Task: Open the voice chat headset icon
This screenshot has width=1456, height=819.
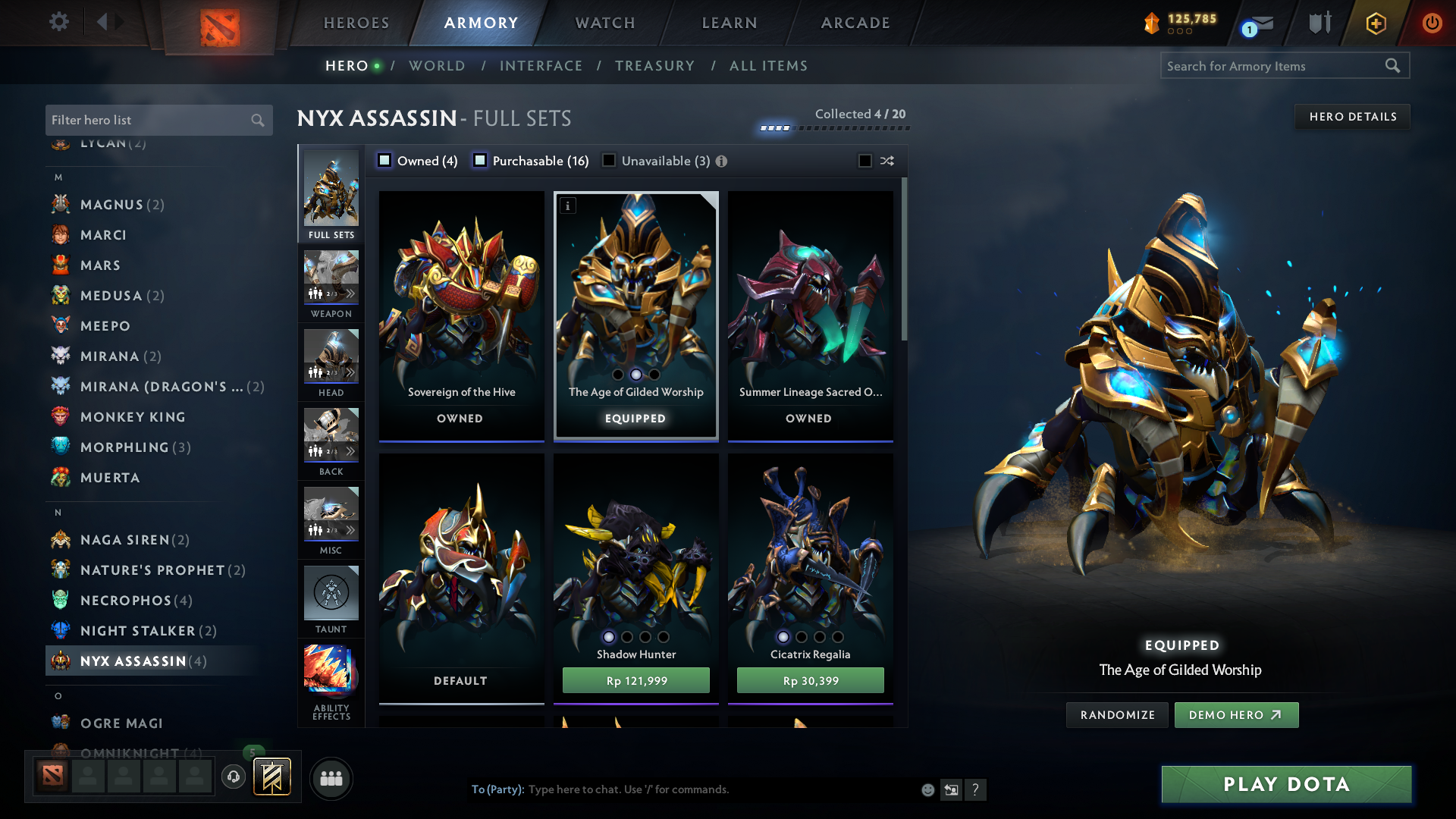Action: [x=233, y=777]
